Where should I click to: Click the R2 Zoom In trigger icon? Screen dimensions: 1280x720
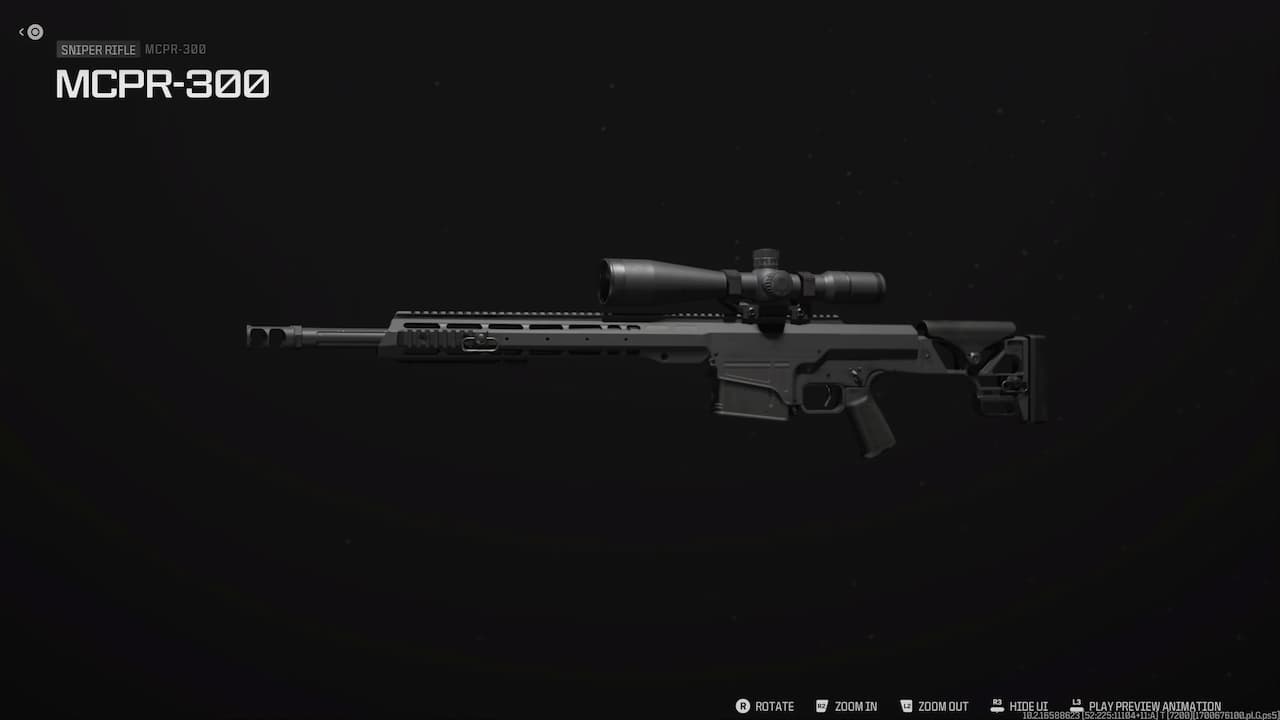click(x=821, y=706)
